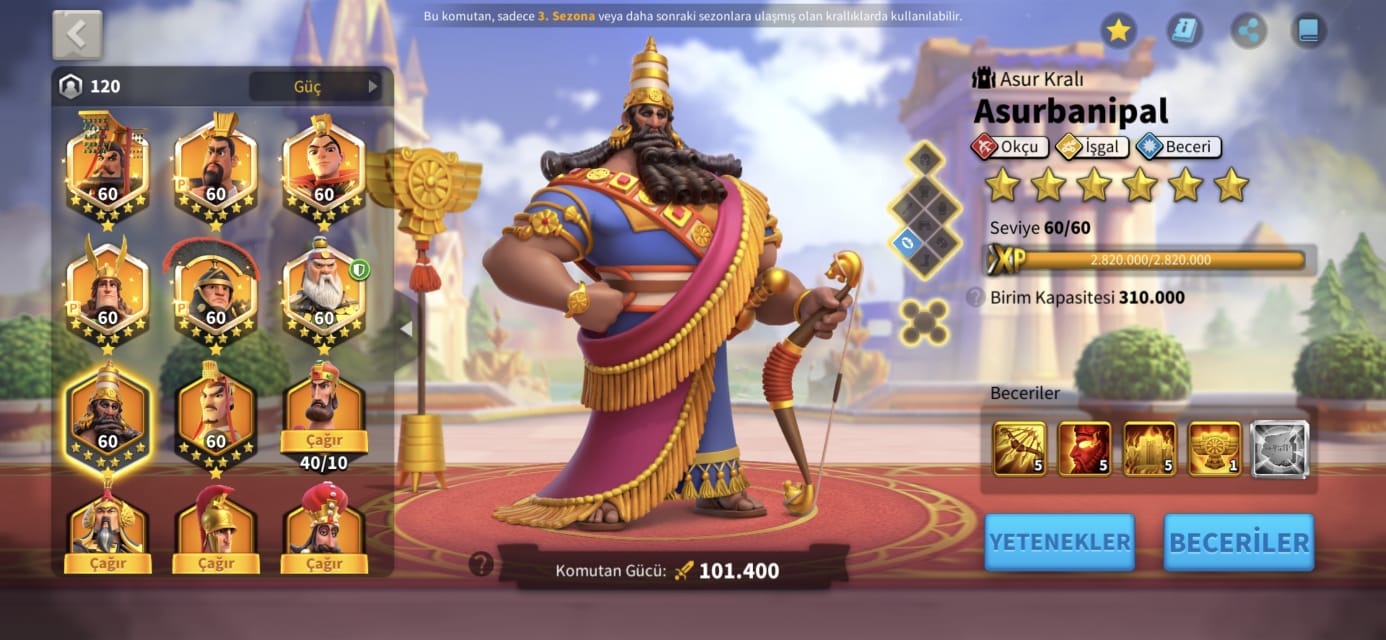This screenshot has width=1386, height=640.
Task: Open the Güç sort dropdown
Action: [x=316, y=86]
